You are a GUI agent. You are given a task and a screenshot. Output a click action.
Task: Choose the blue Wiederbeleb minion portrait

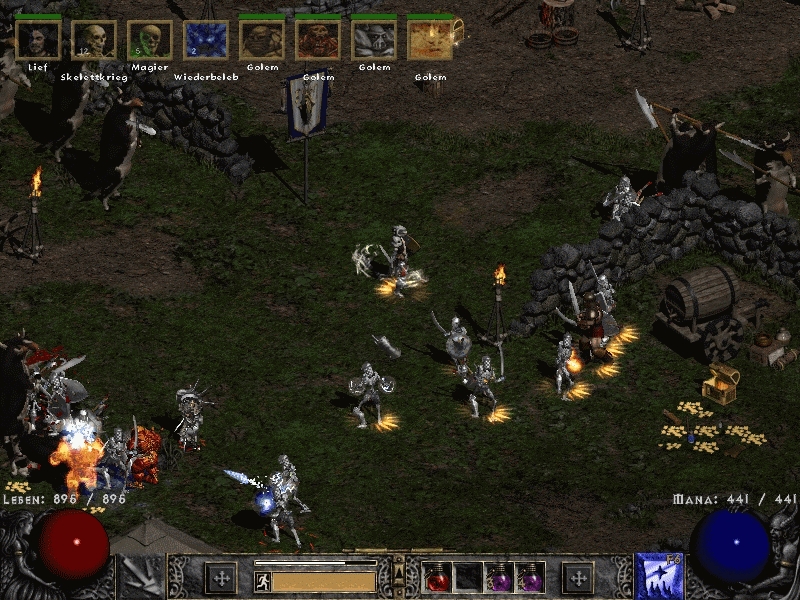coord(205,40)
